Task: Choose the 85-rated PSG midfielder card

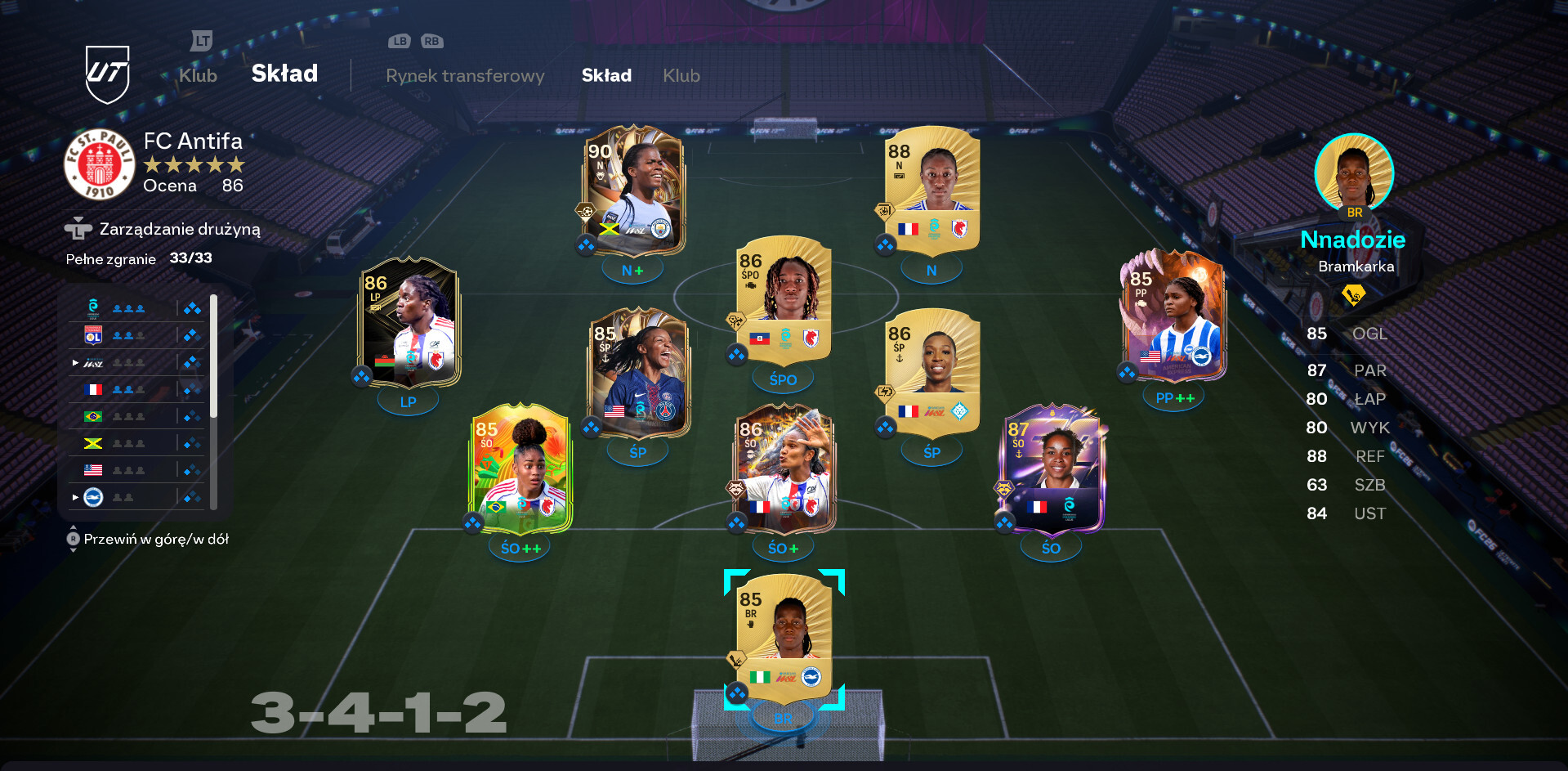Action: [638, 373]
